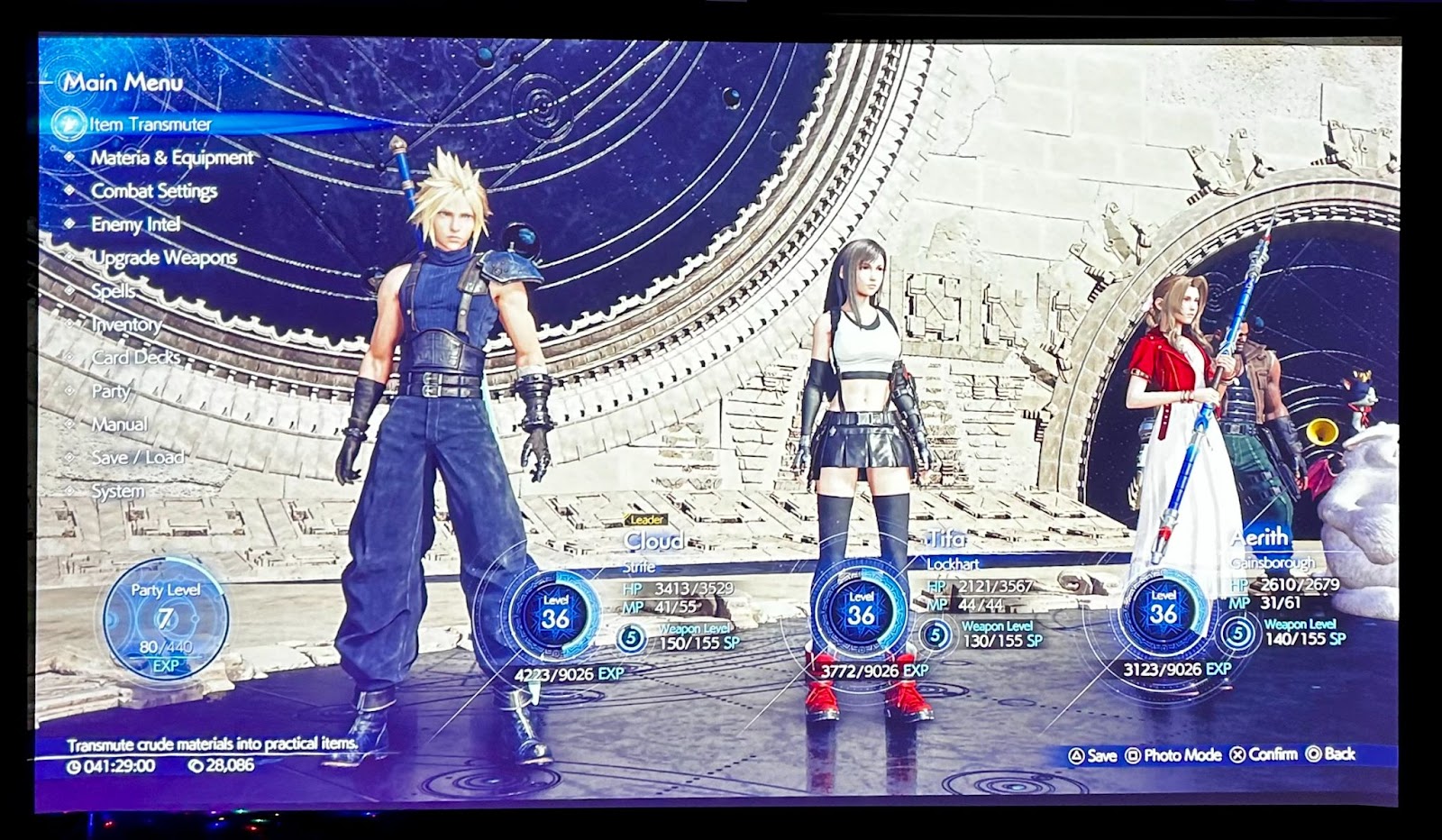Choose Card Decks from the menu
This screenshot has height=840, width=1442.
click(135, 358)
